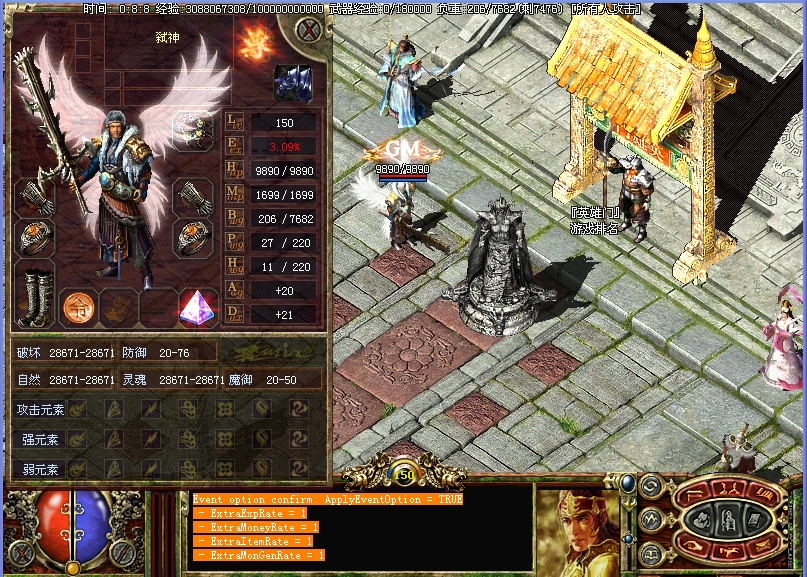807x577 pixels.
Task: Click the chat message log box
Action: tap(361, 527)
